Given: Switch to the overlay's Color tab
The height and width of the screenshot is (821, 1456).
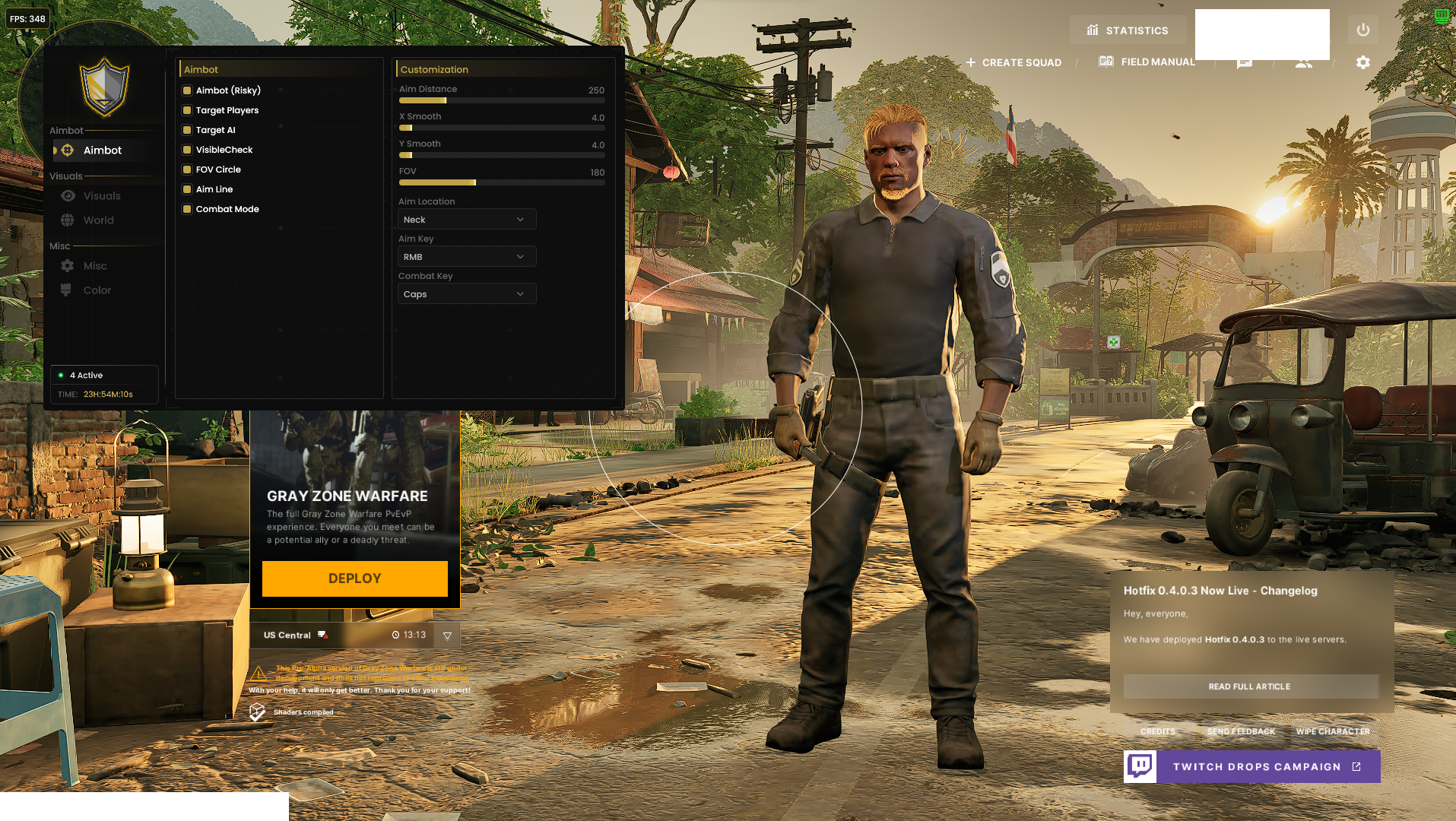Looking at the screenshot, I should click(97, 290).
